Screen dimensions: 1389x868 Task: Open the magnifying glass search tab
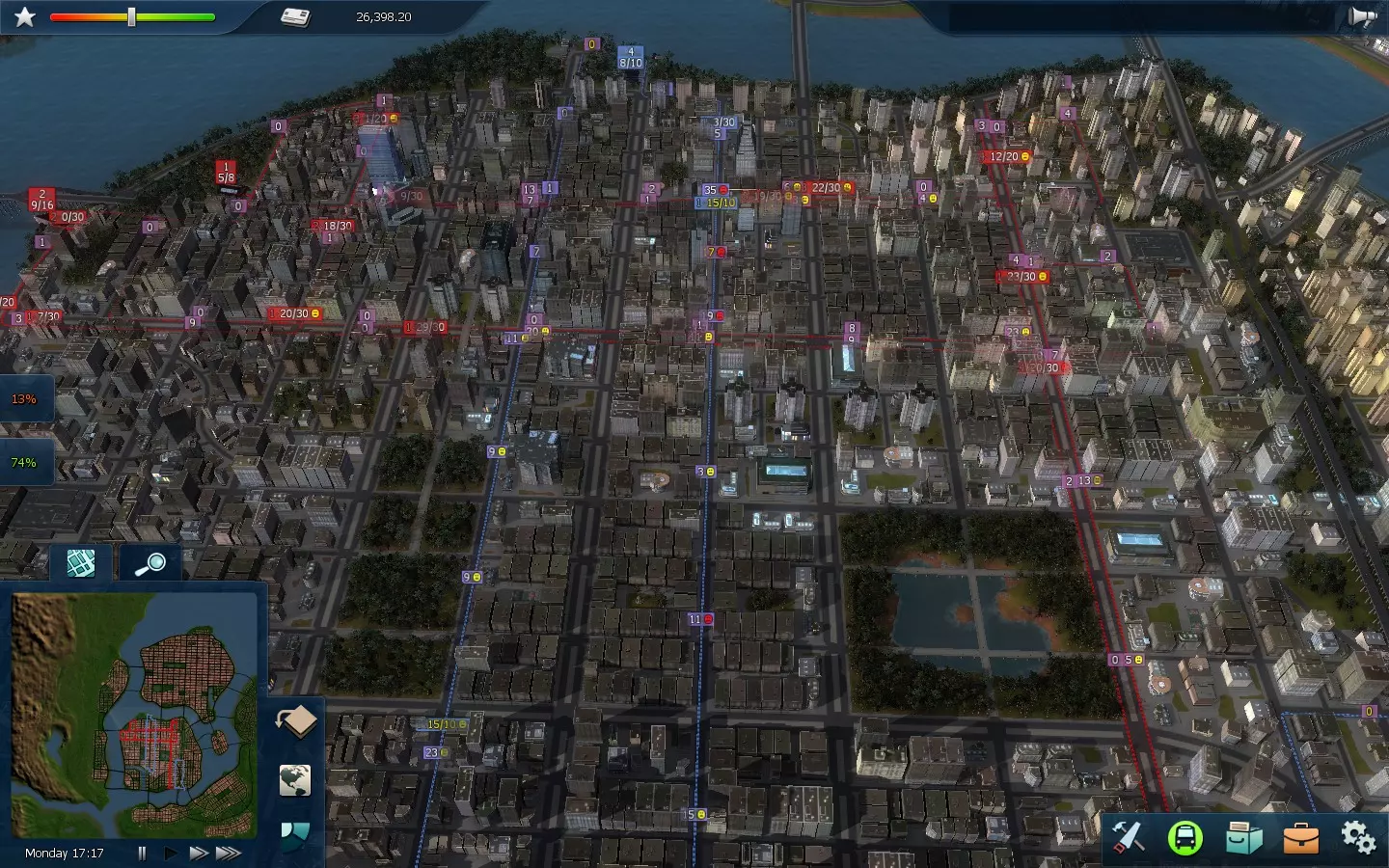pyautogui.click(x=150, y=562)
